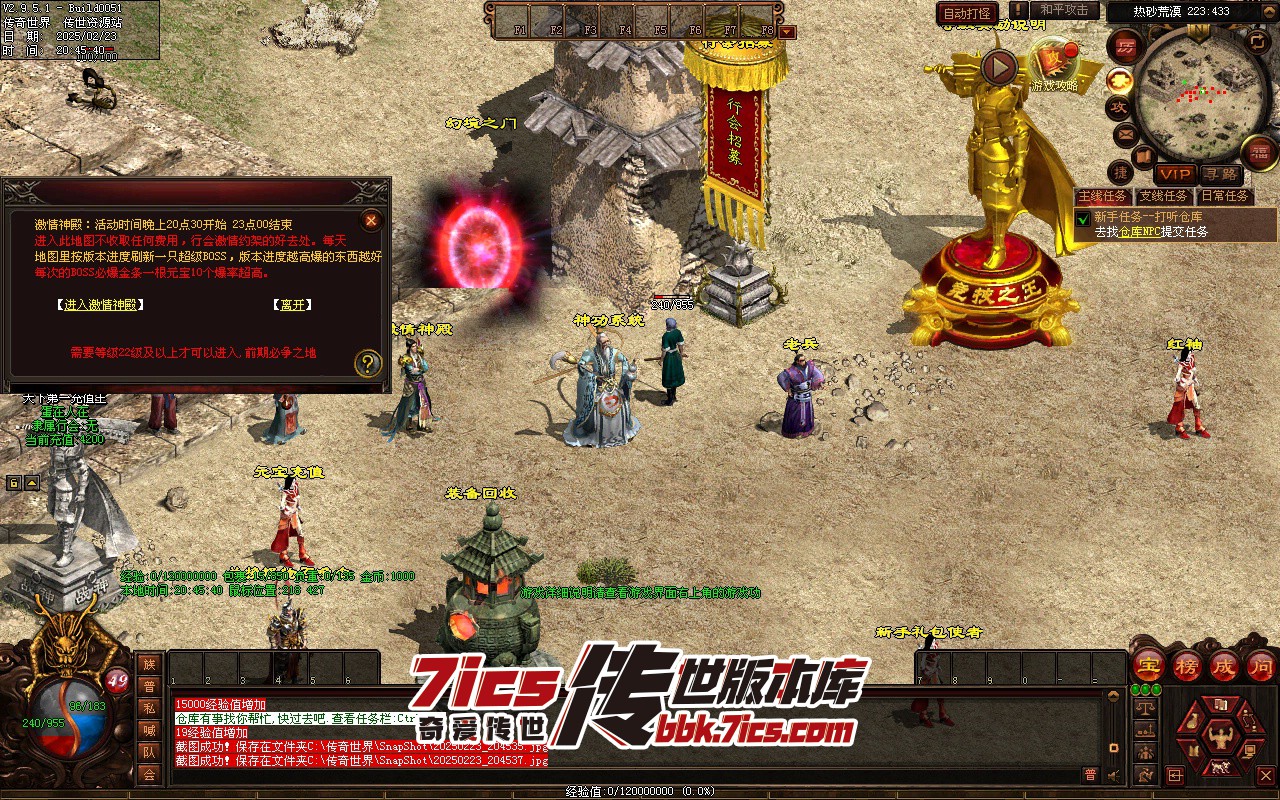The height and width of the screenshot is (800, 1280).
Task: Open the 宝 treasure shop button
Action: click(x=1149, y=665)
